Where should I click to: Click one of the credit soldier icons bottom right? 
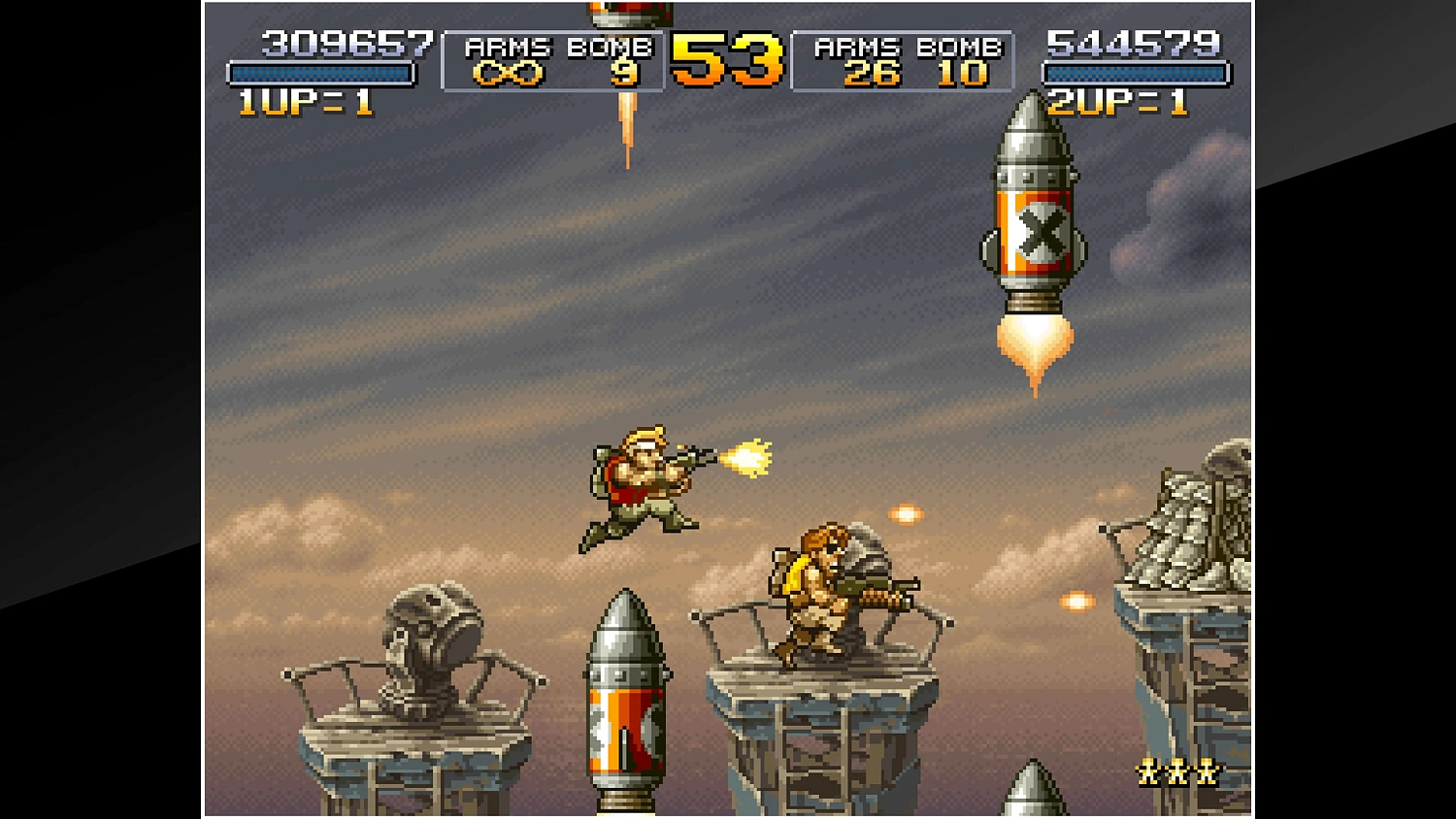click(x=1177, y=770)
